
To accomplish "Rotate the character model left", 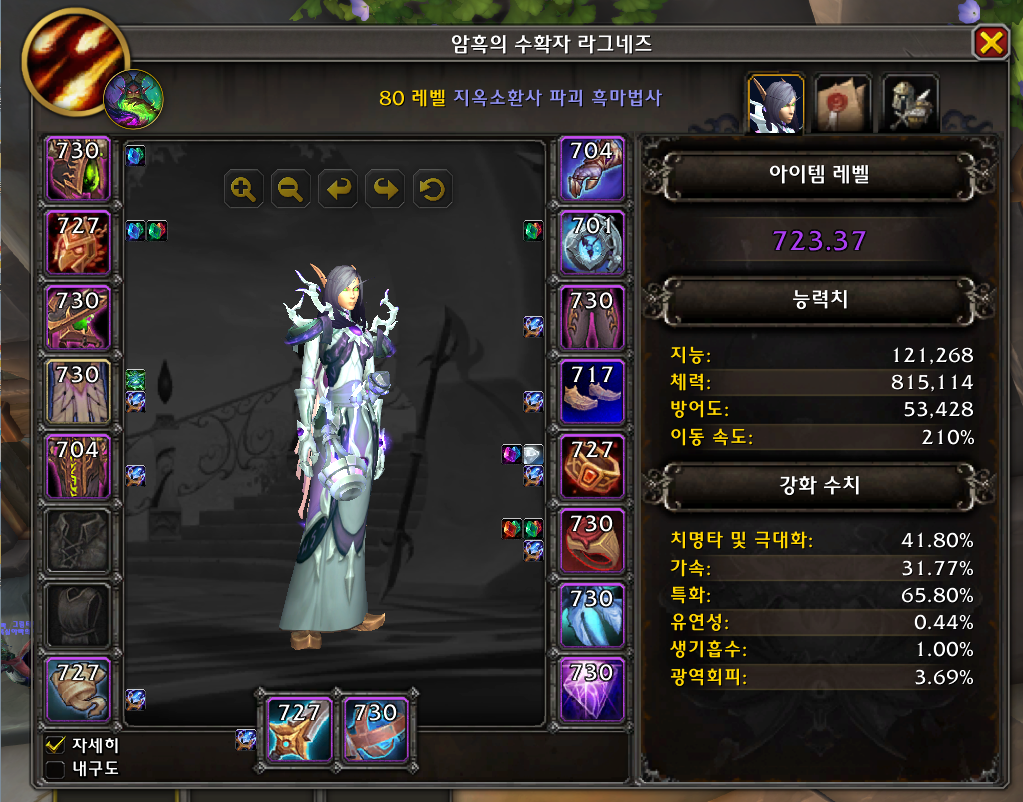I will [339, 188].
